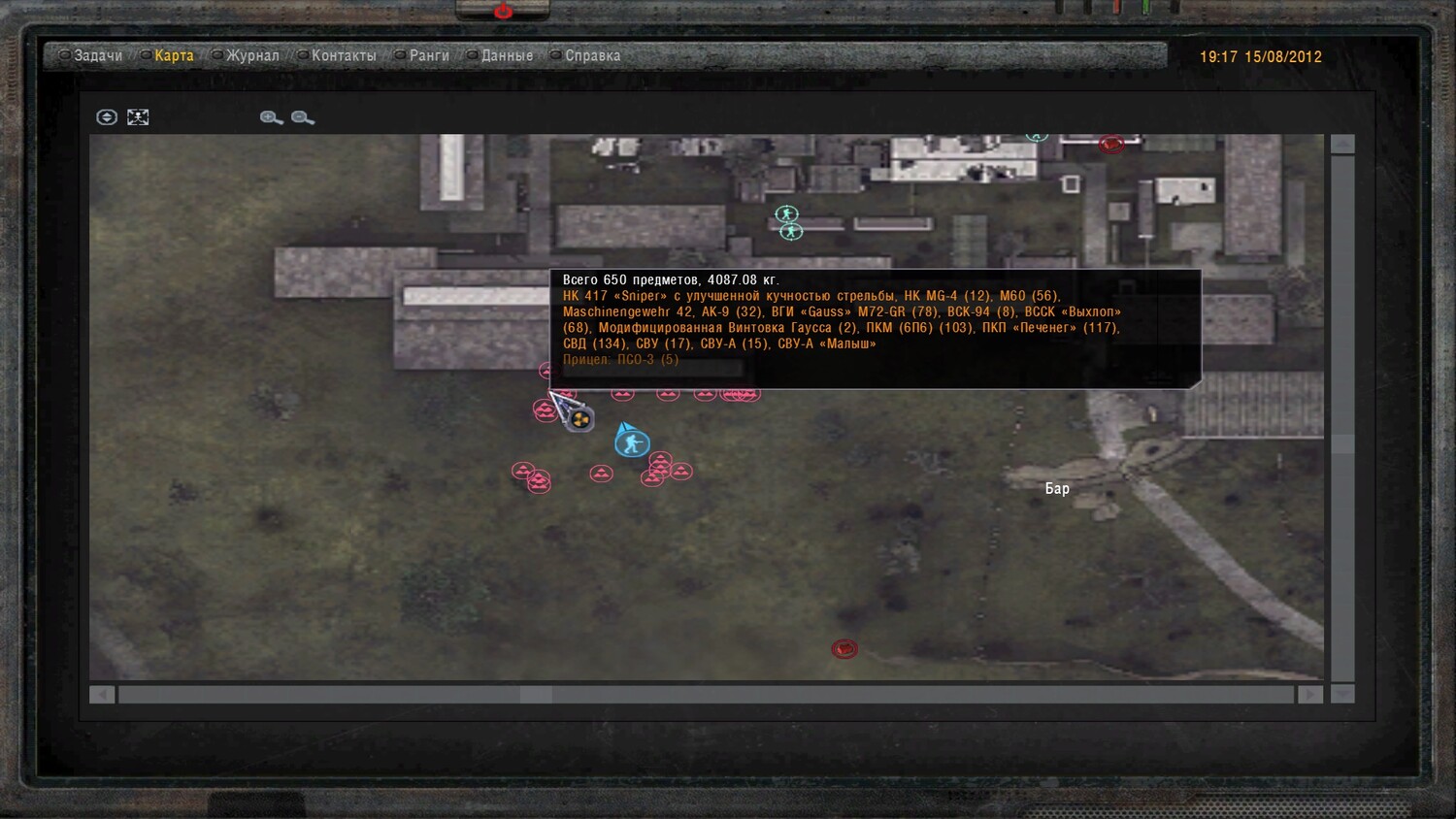The image size is (1456, 819).
Task: Switch to the Ранги tab
Action: click(429, 56)
